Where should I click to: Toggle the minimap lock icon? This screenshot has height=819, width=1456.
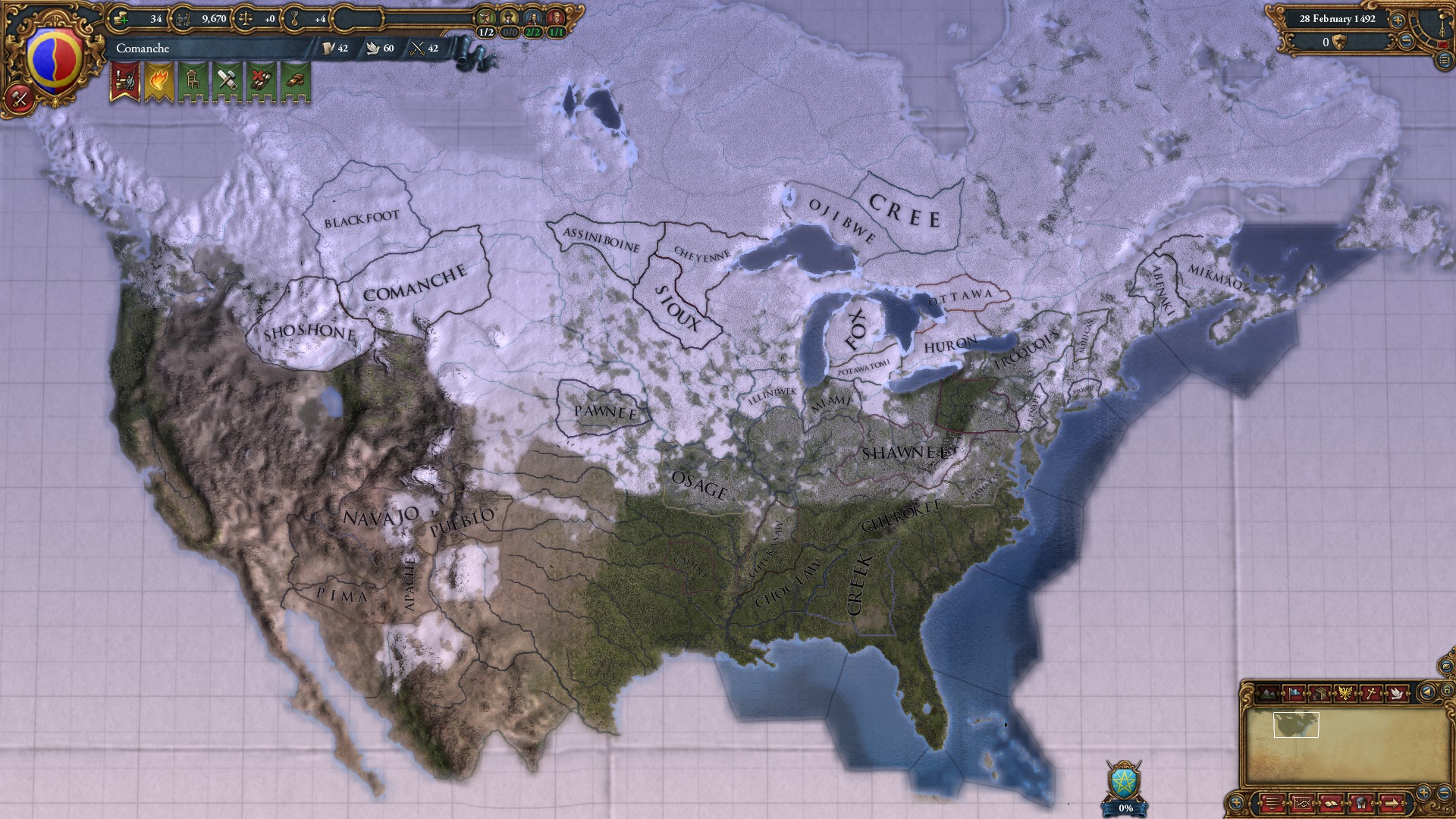[1447, 691]
